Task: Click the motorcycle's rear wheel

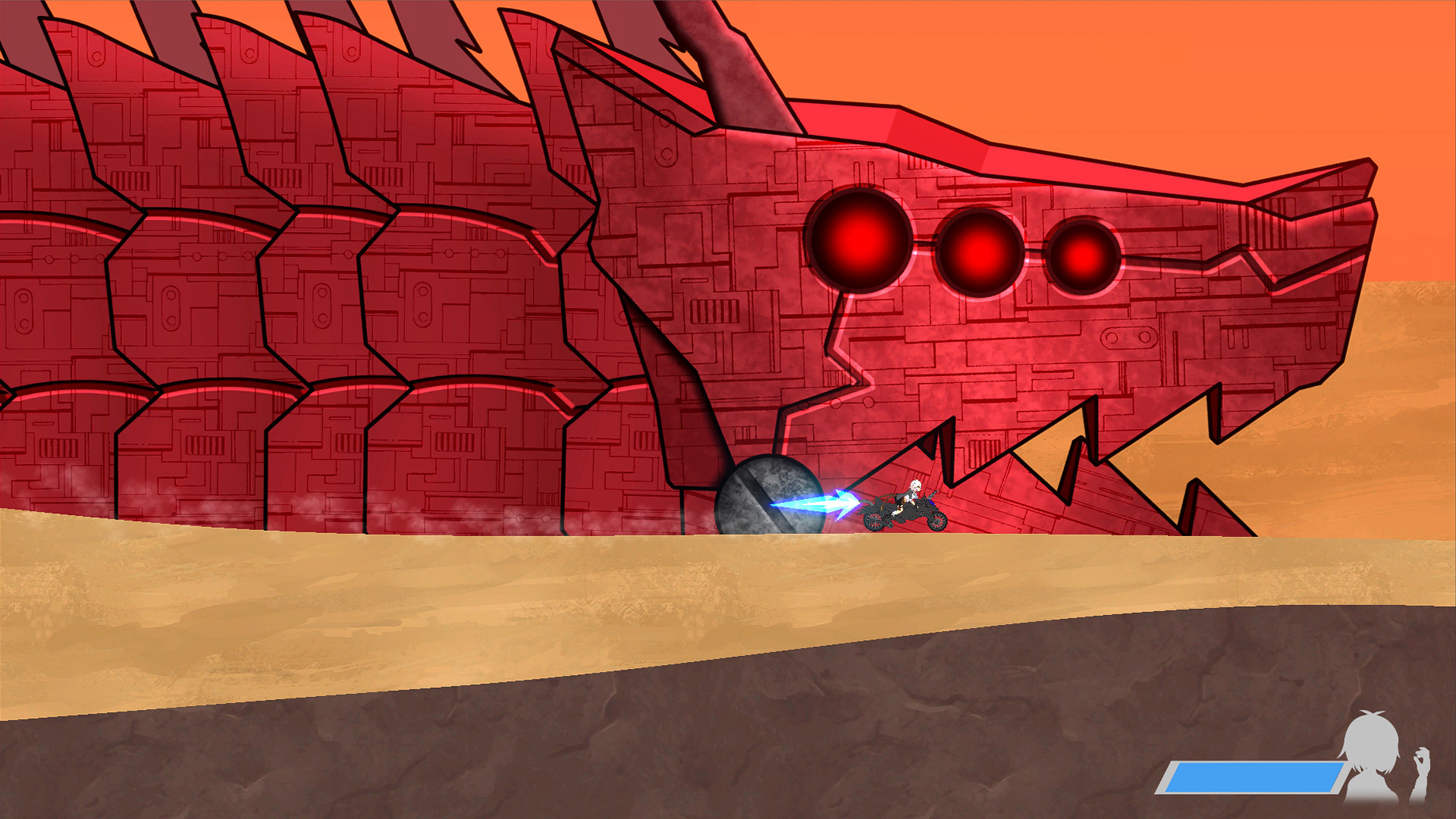Action: (x=874, y=523)
